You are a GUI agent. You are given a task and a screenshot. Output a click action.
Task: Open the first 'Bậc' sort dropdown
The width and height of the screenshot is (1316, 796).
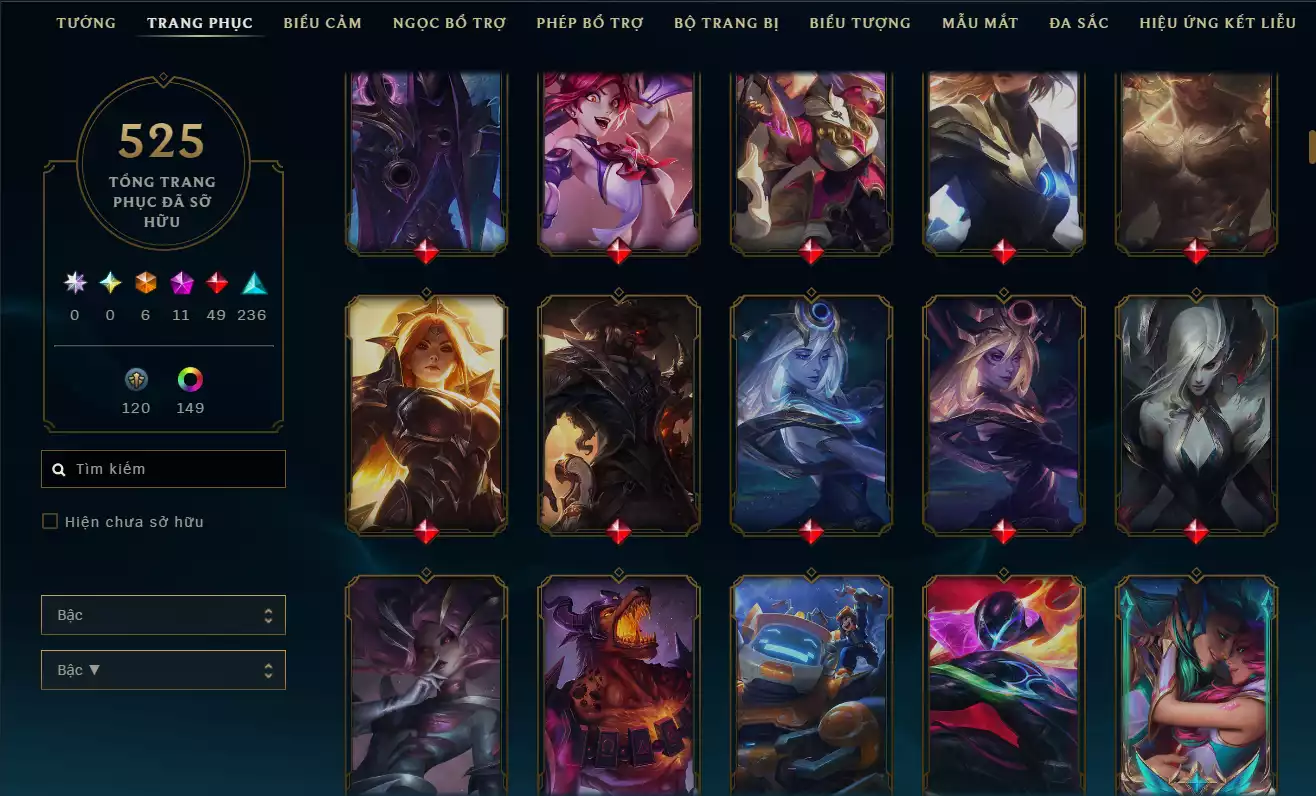163,615
